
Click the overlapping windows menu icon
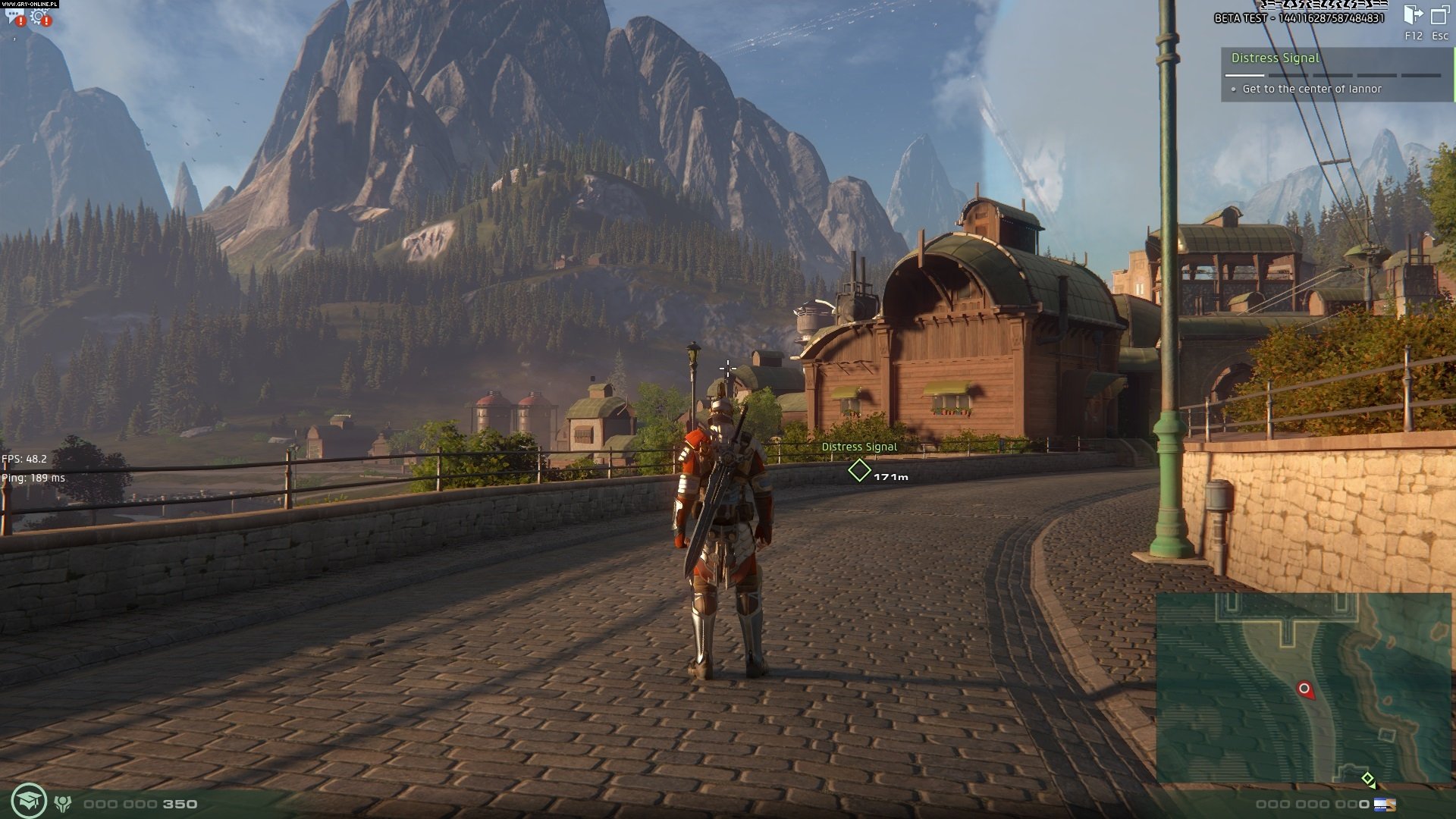[1439, 15]
